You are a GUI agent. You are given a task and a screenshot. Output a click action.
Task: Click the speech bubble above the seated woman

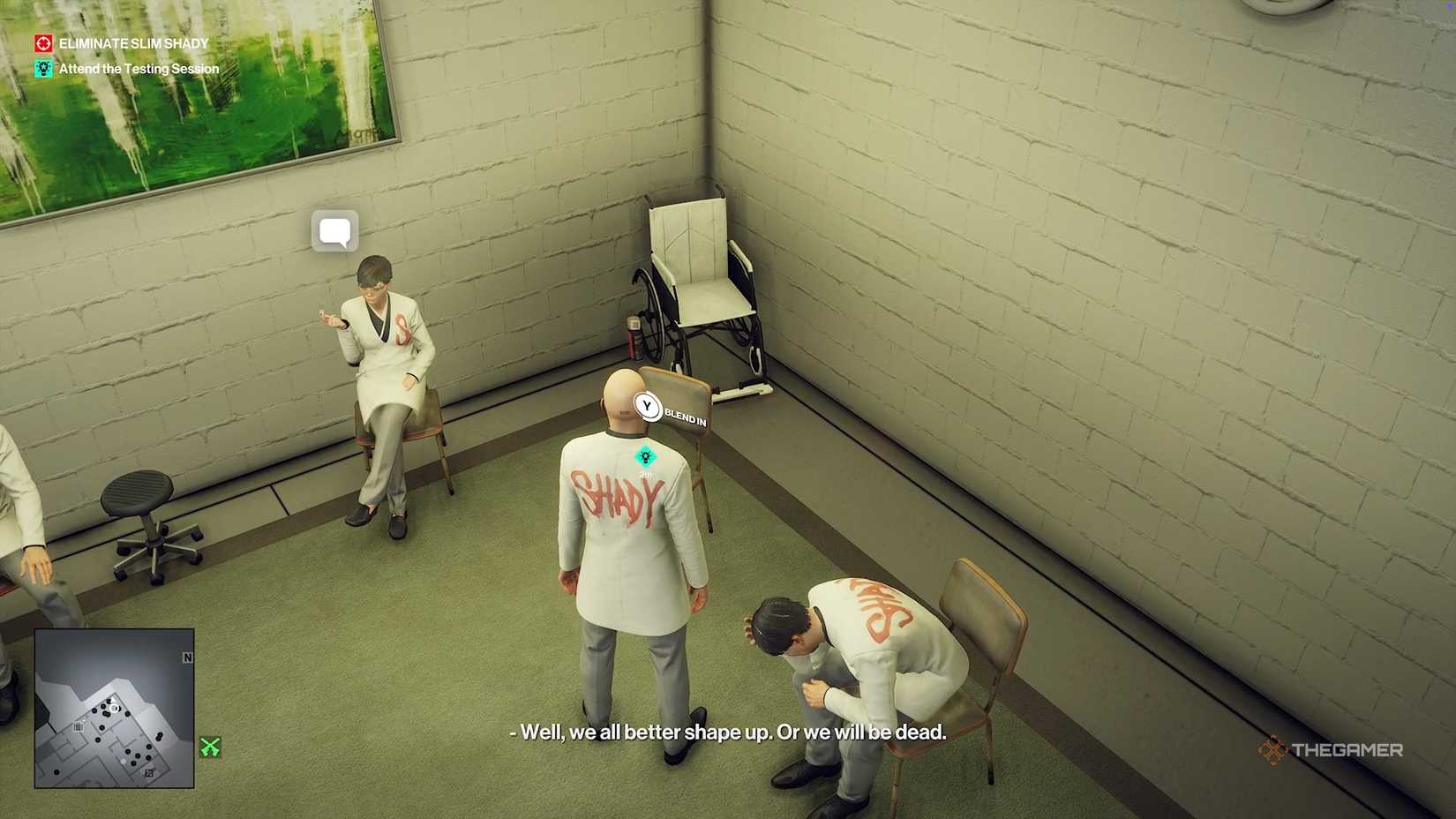334,231
